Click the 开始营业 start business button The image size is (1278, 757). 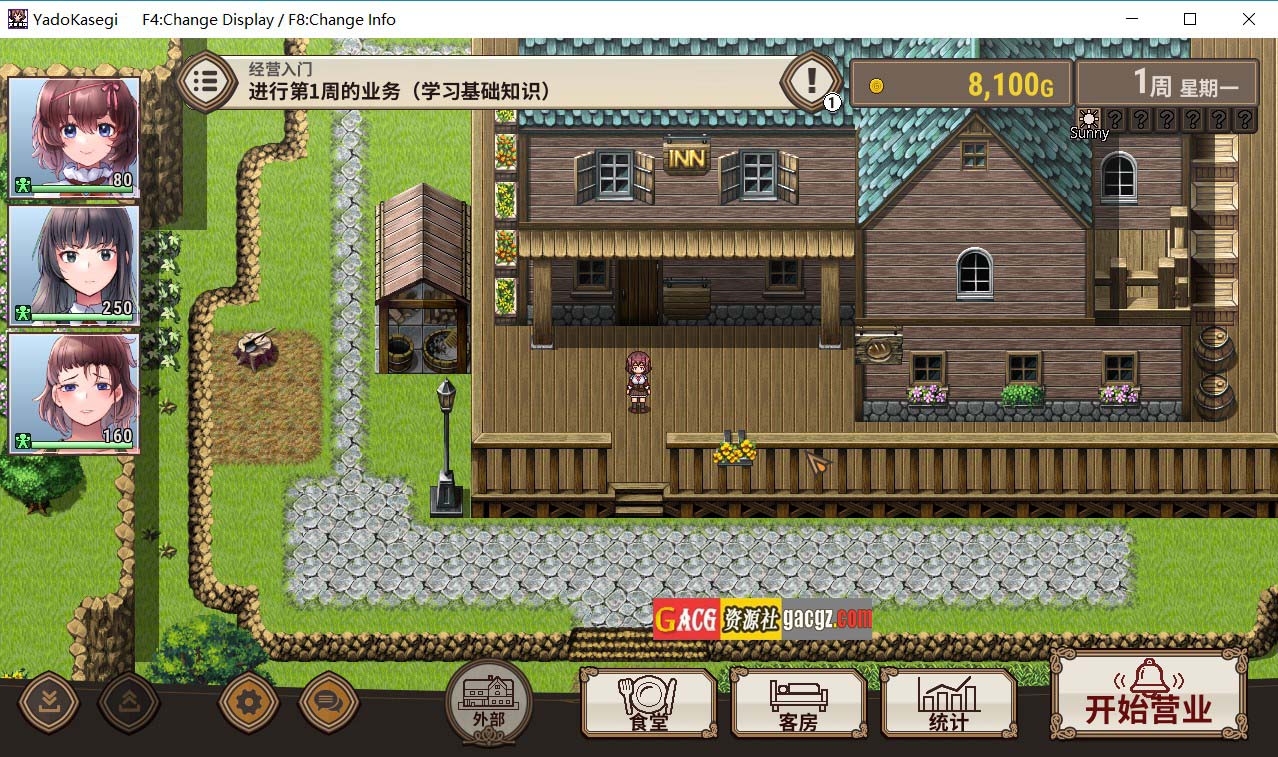1148,696
